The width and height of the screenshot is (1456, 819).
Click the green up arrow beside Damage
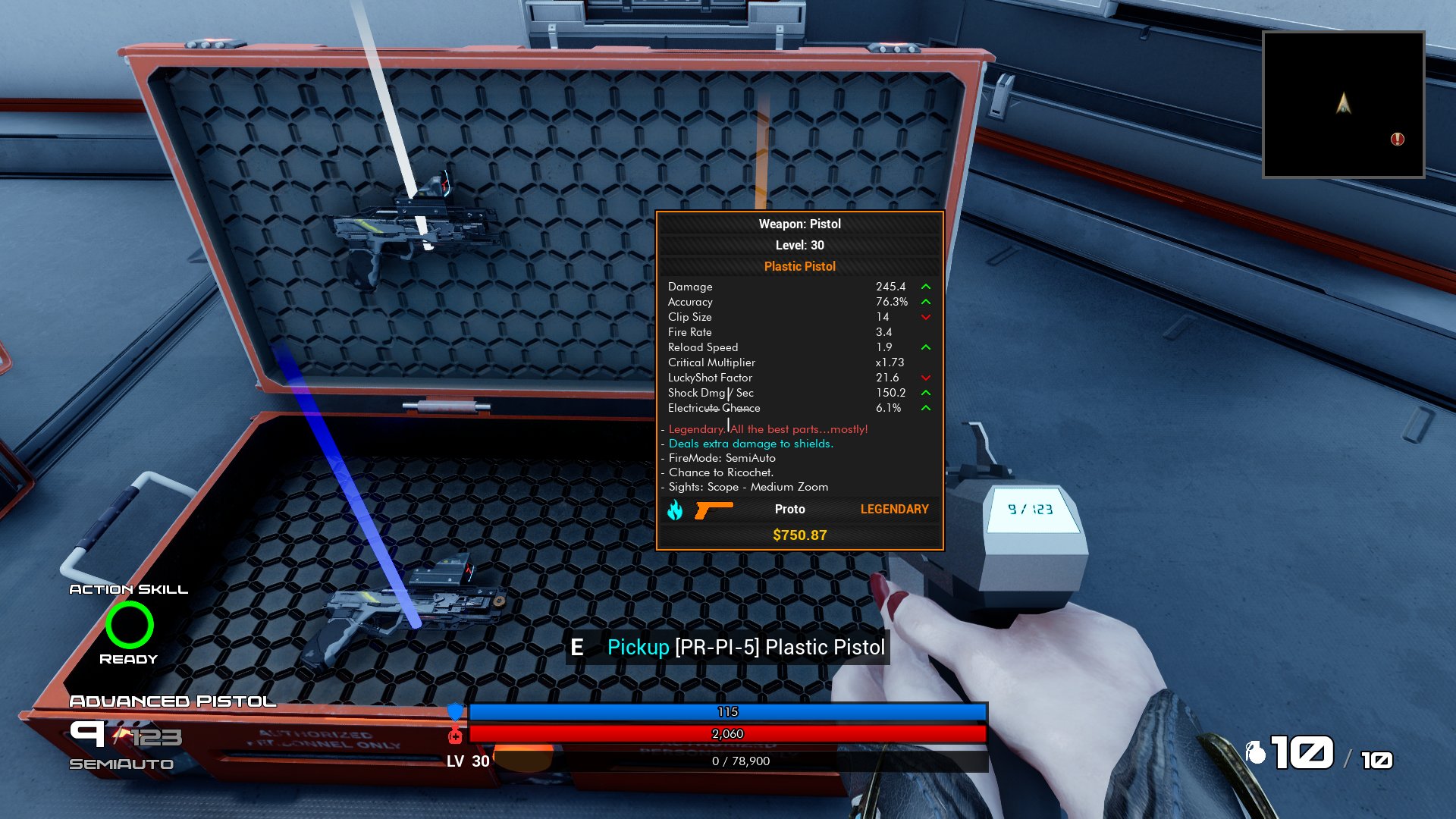click(925, 287)
